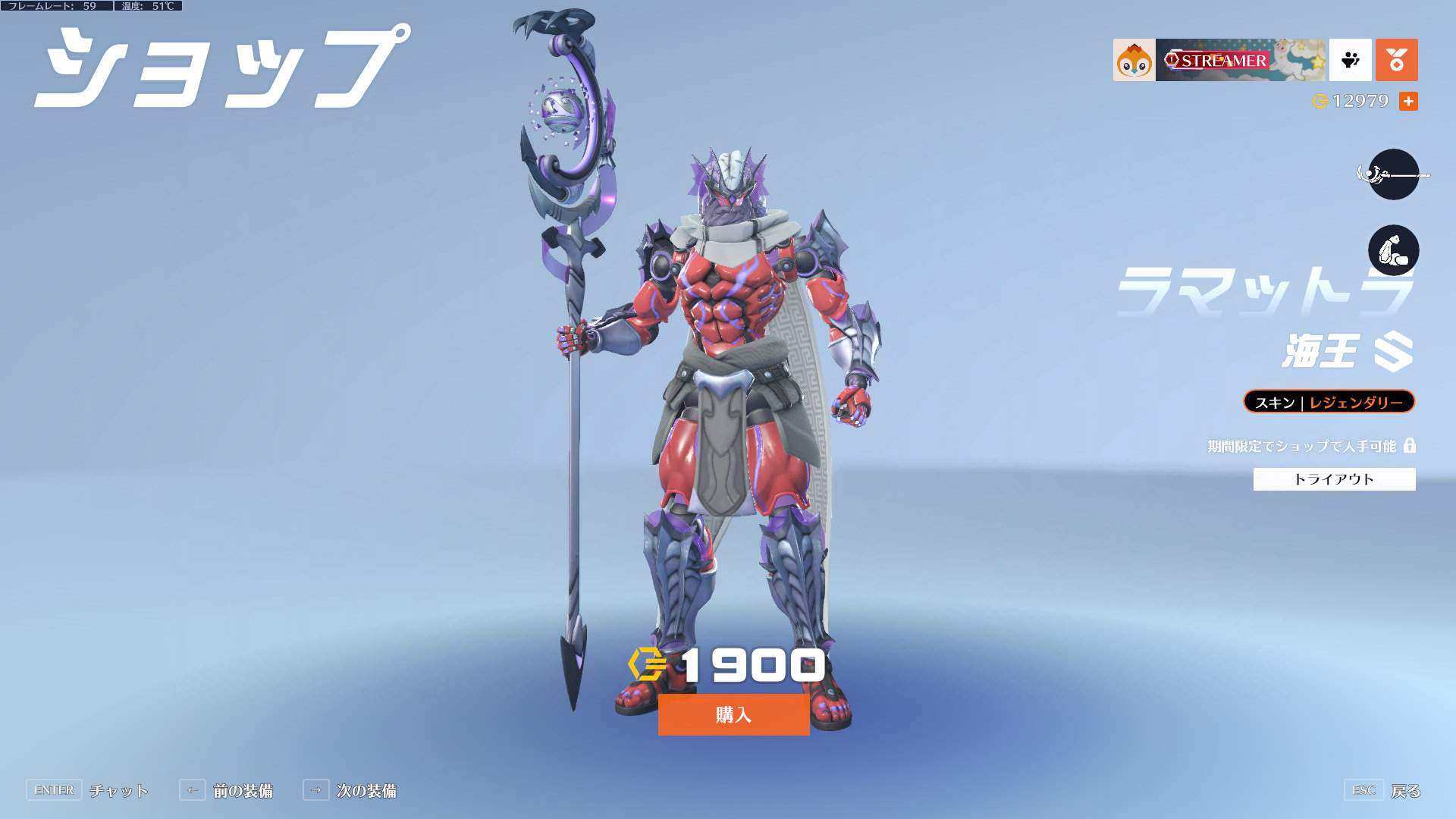The width and height of the screenshot is (1456, 819).
Task: Go back with the 戻る button
Action: click(1404, 791)
